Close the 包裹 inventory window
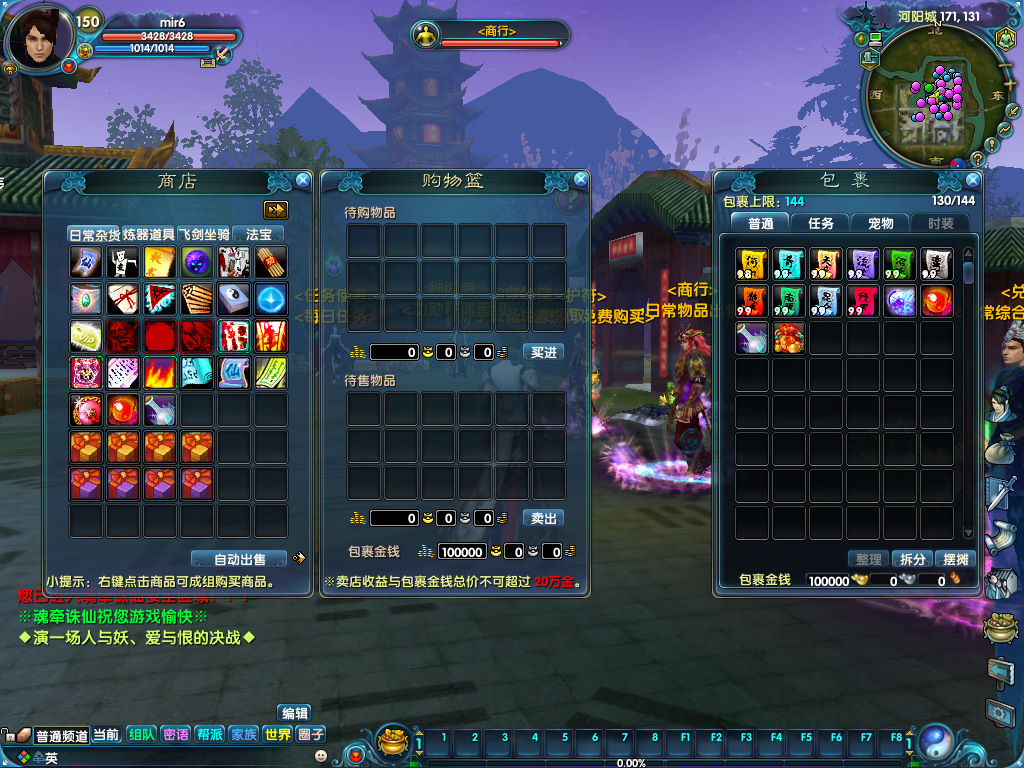The width and height of the screenshot is (1024, 768). 973,180
